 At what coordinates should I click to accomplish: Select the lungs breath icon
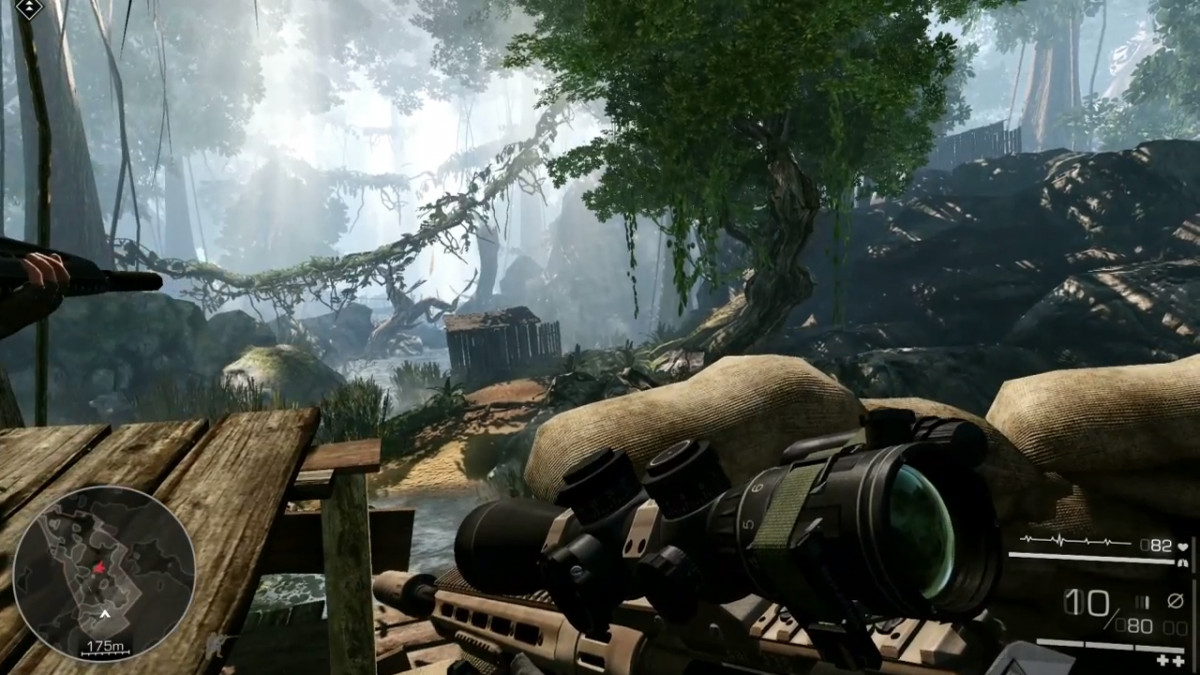coord(1183,563)
